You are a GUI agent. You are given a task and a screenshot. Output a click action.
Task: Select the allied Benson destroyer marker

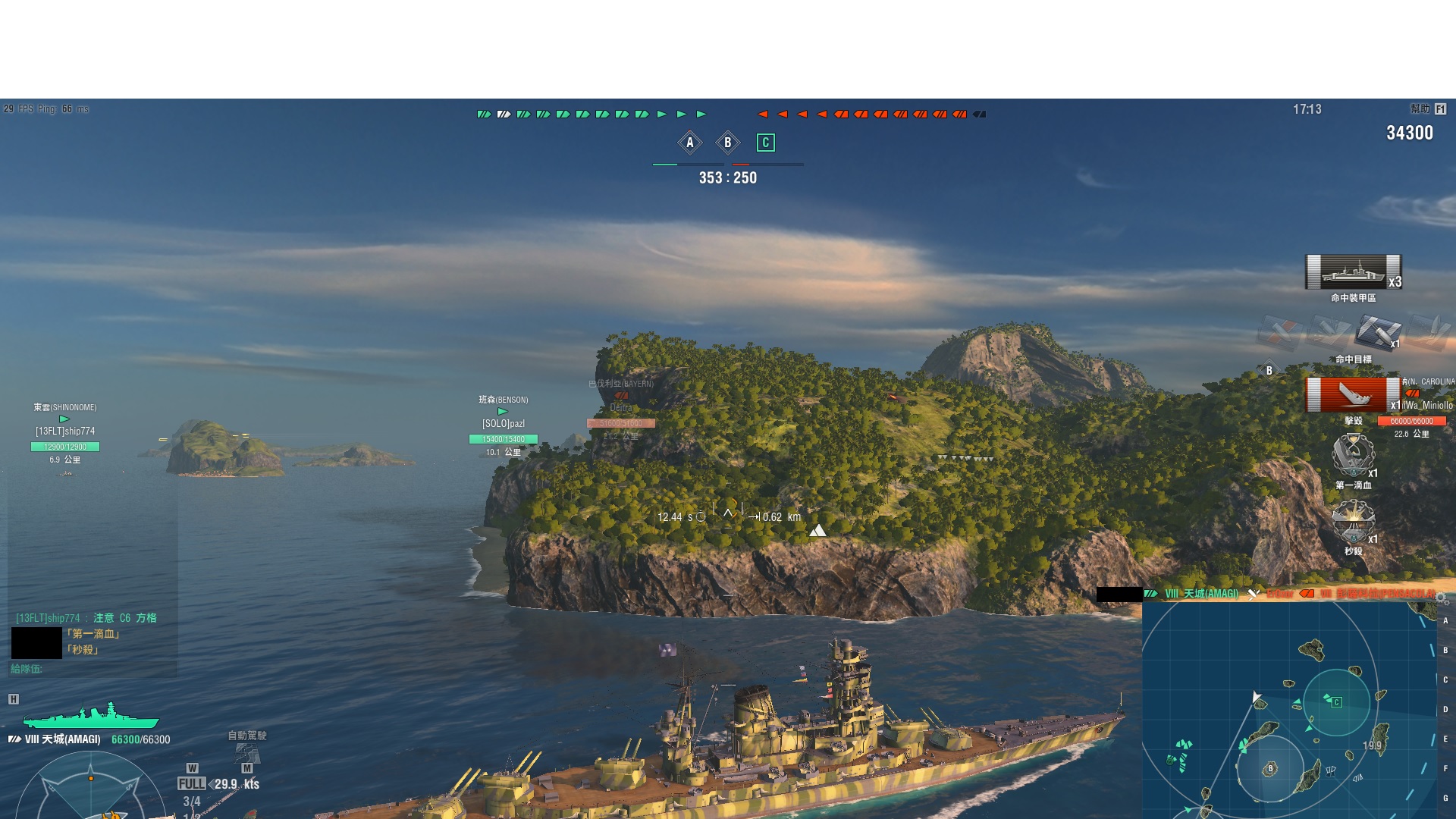tap(503, 412)
